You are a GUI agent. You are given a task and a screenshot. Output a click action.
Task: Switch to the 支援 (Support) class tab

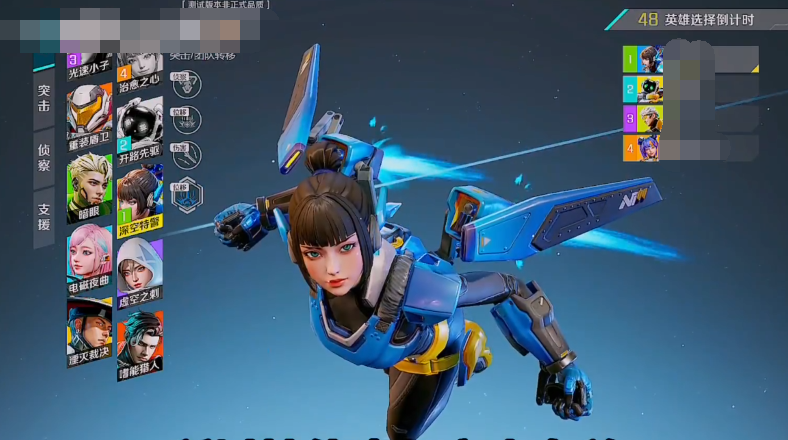(x=44, y=217)
